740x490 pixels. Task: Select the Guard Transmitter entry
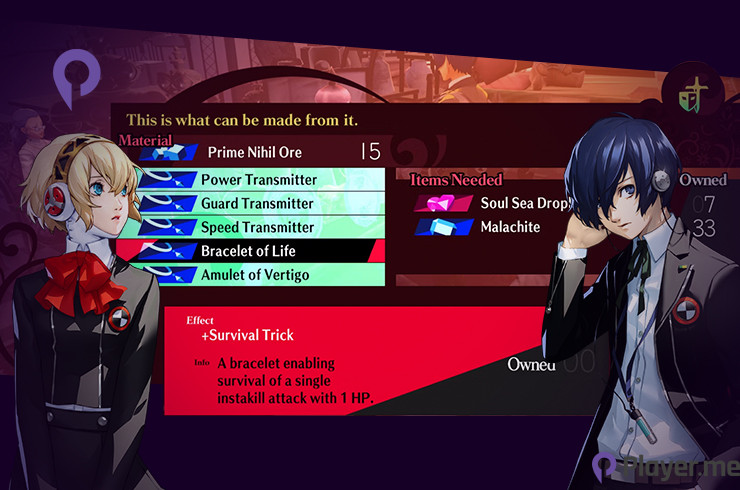click(x=258, y=203)
